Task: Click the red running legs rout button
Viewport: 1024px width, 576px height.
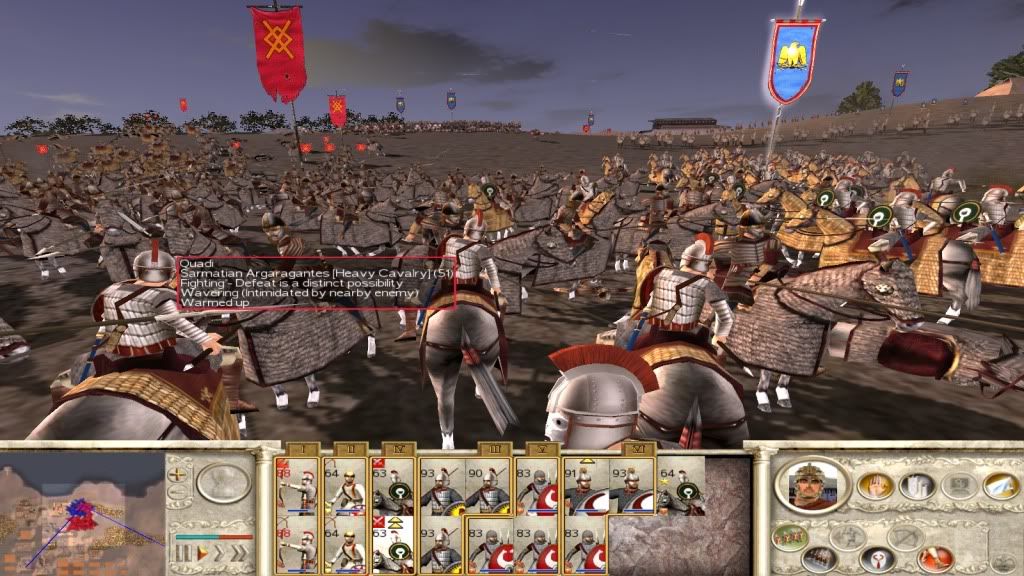Action: tap(936, 558)
